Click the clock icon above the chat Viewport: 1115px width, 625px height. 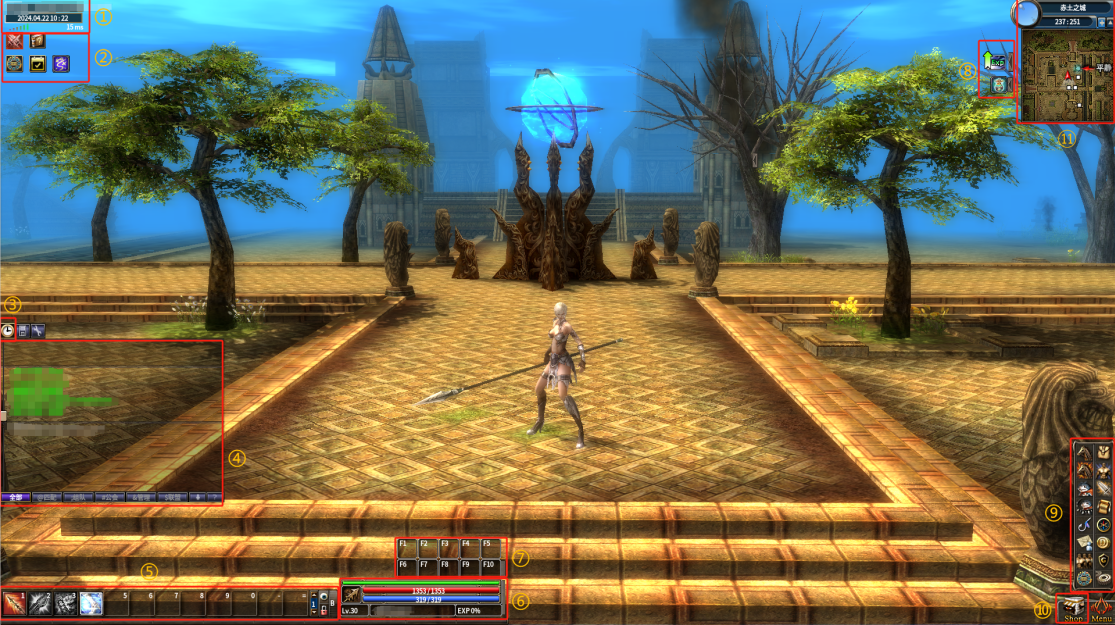[x=8, y=329]
